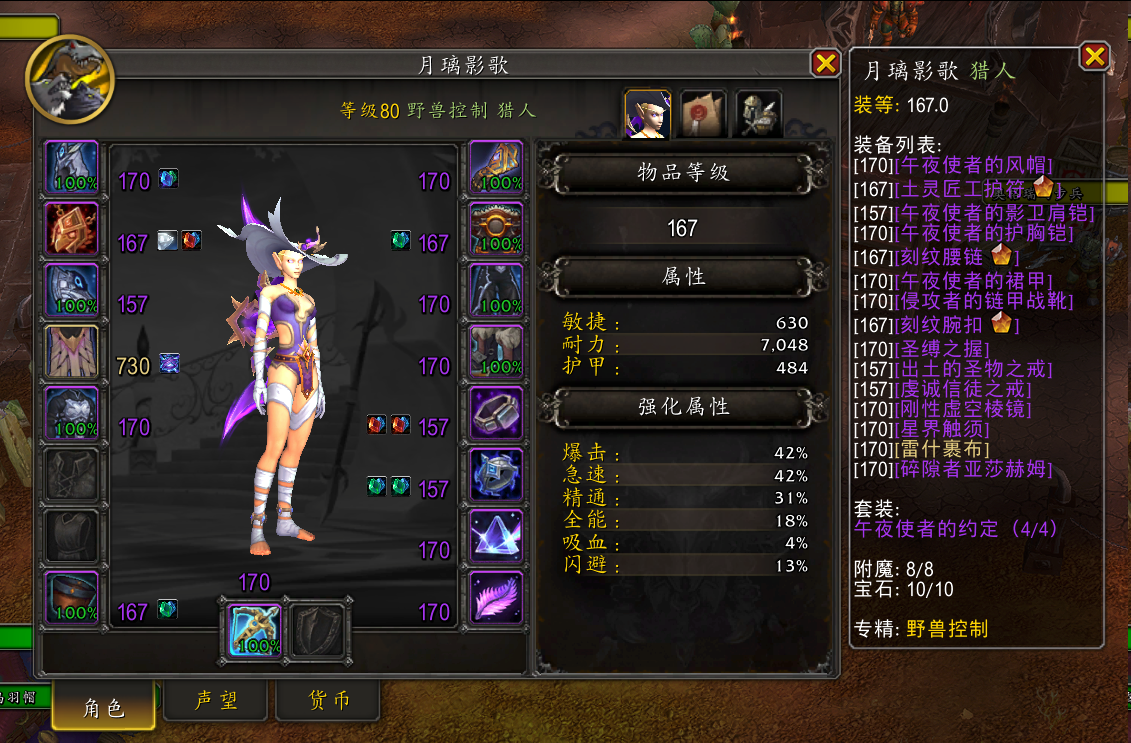Select the chest armor slot

point(72,414)
